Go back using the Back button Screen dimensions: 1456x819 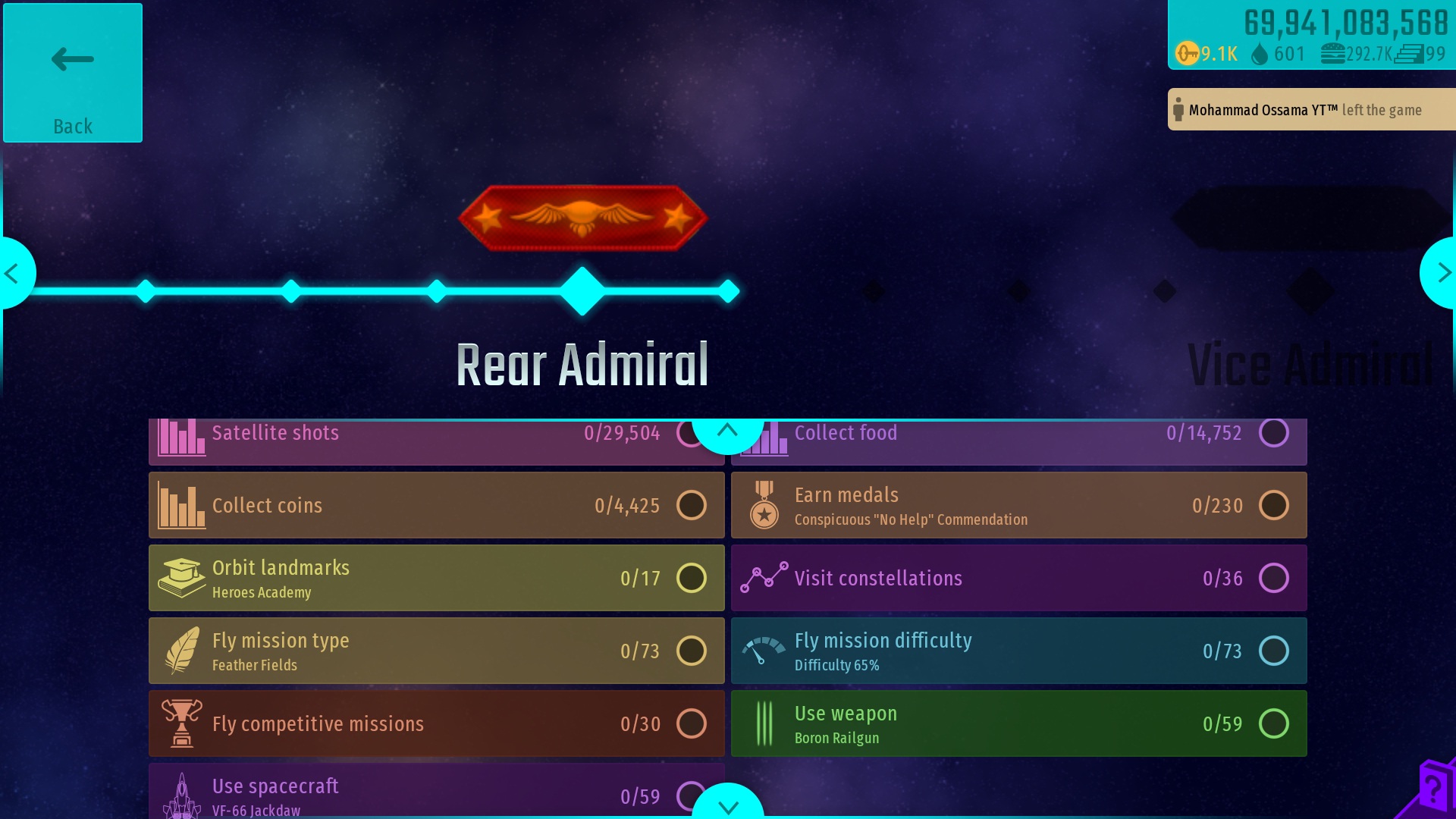73,73
